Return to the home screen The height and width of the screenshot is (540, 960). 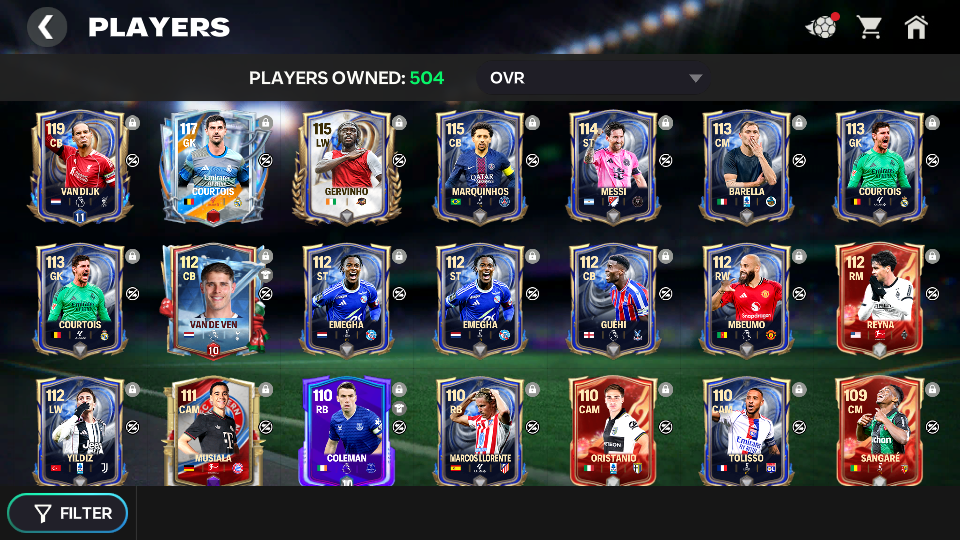[916, 27]
